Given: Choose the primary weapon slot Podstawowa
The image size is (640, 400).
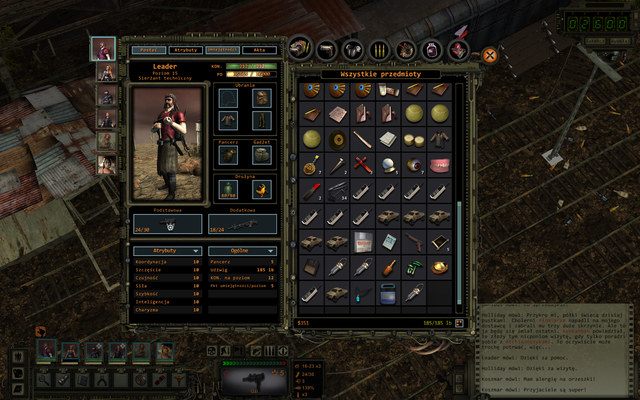Looking at the screenshot, I should [x=165, y=226].
